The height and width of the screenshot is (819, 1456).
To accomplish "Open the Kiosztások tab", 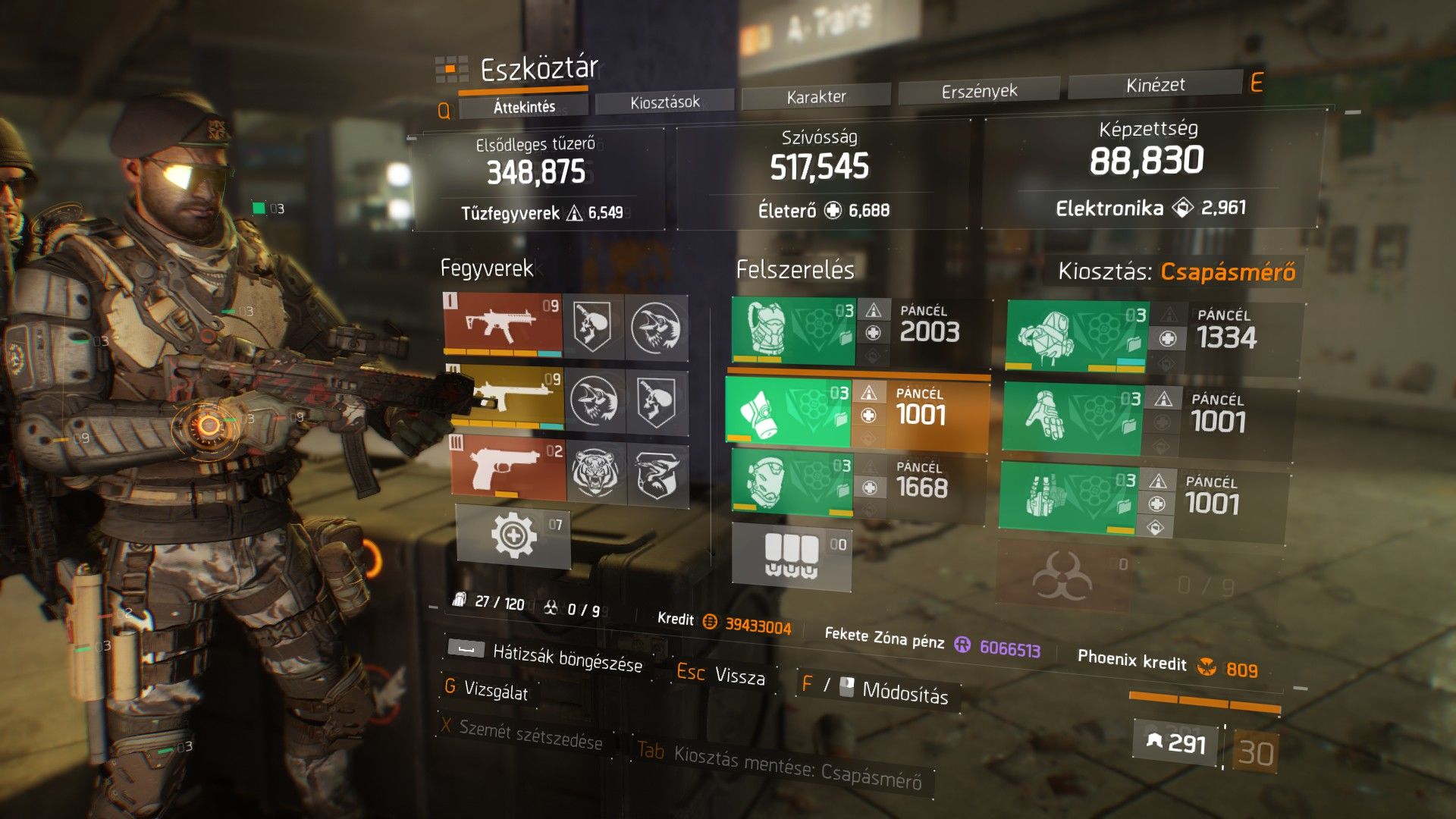I will pos(664,102).
